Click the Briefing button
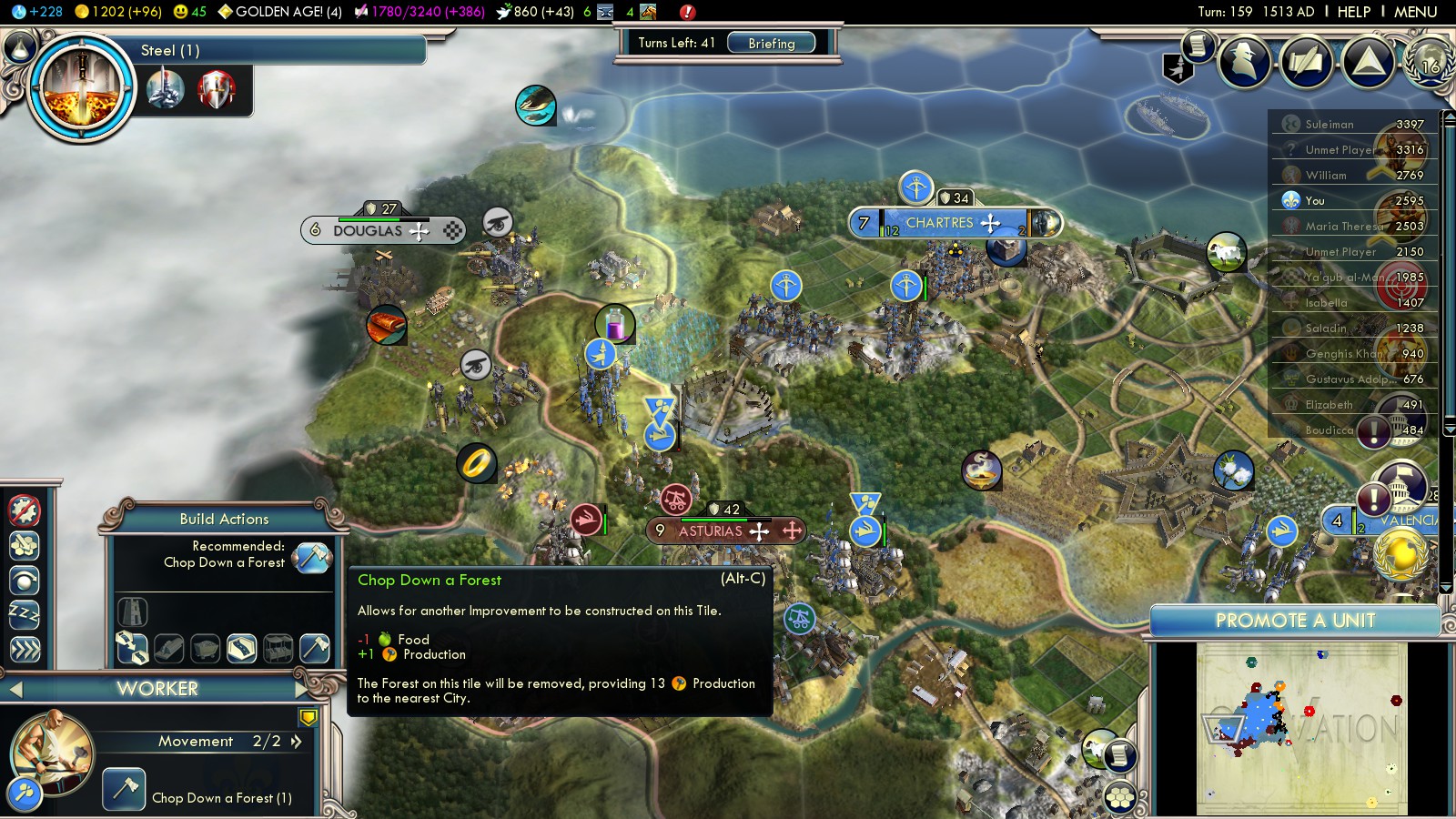This screenshot has width=1456, height=819. pos(771,43)
